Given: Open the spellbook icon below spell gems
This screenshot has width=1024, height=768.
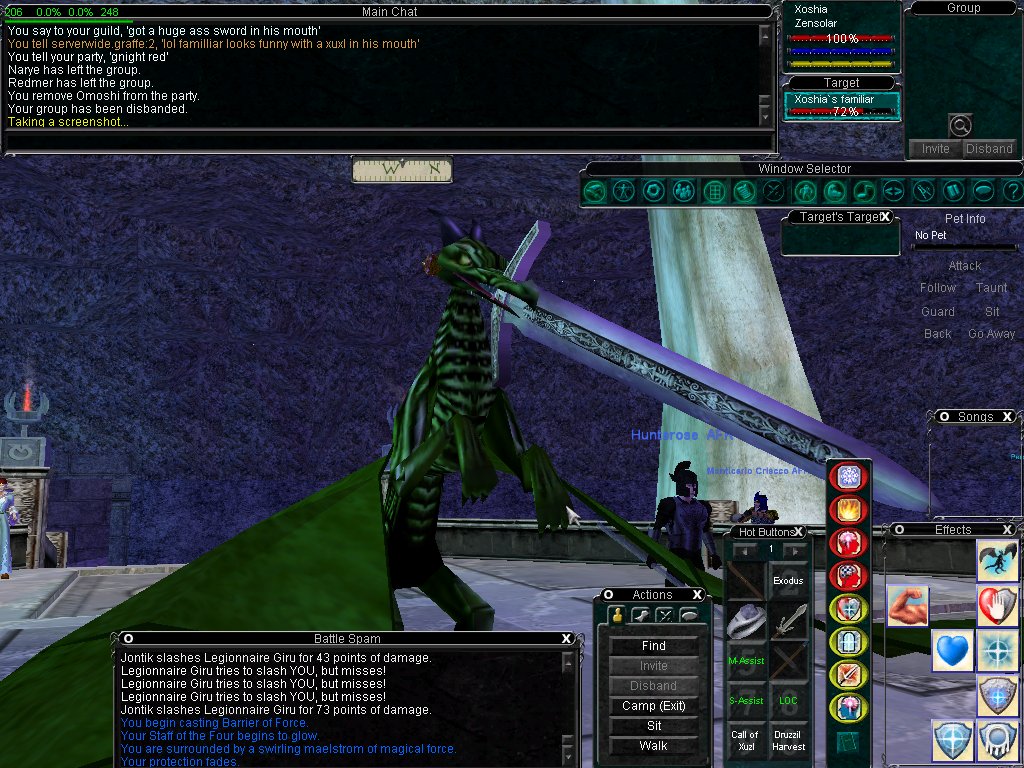Looking at the screenshot, I should coord(848,742).
